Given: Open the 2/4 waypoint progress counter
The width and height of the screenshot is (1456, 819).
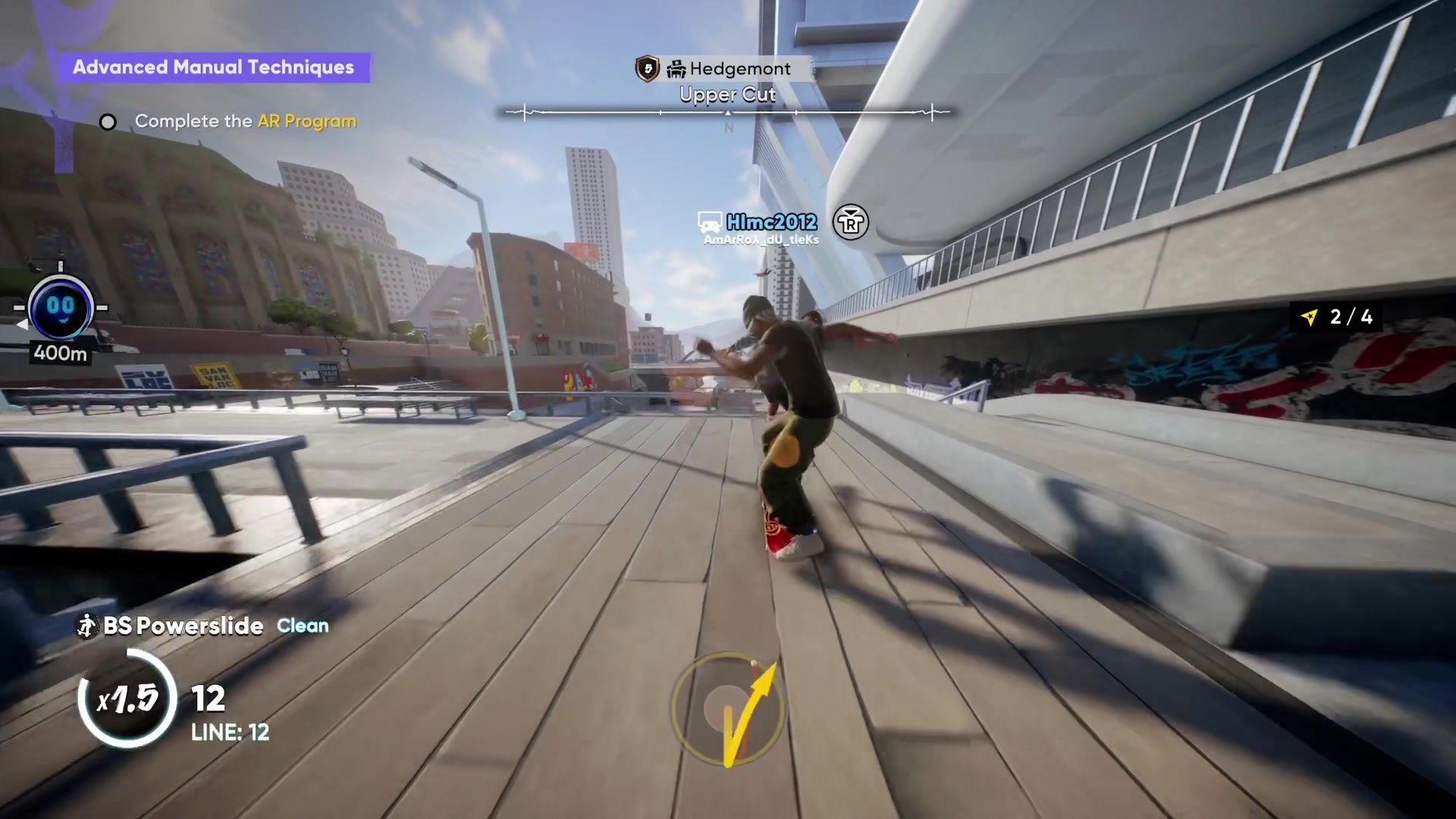Looking at the screenshot, I should (1338, 317).
